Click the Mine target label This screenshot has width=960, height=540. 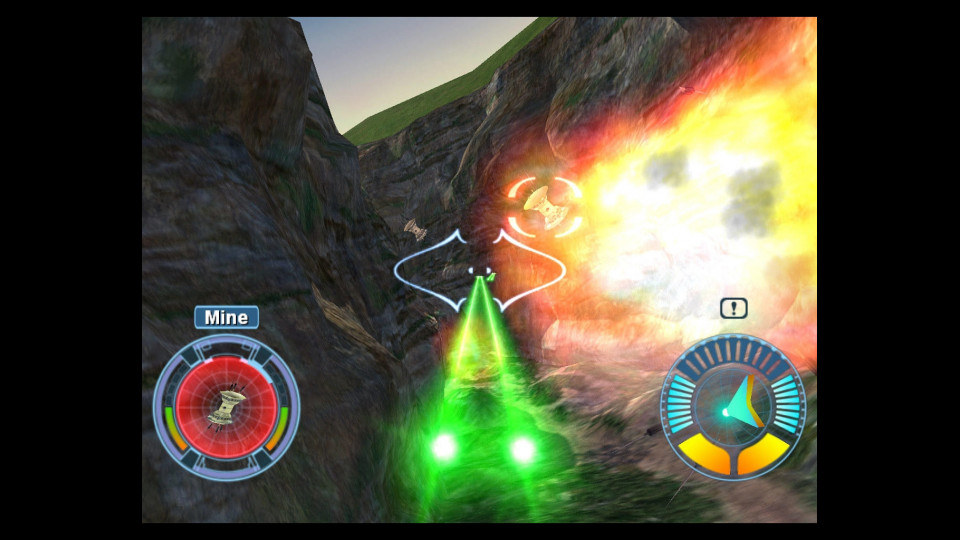(226, 318)
